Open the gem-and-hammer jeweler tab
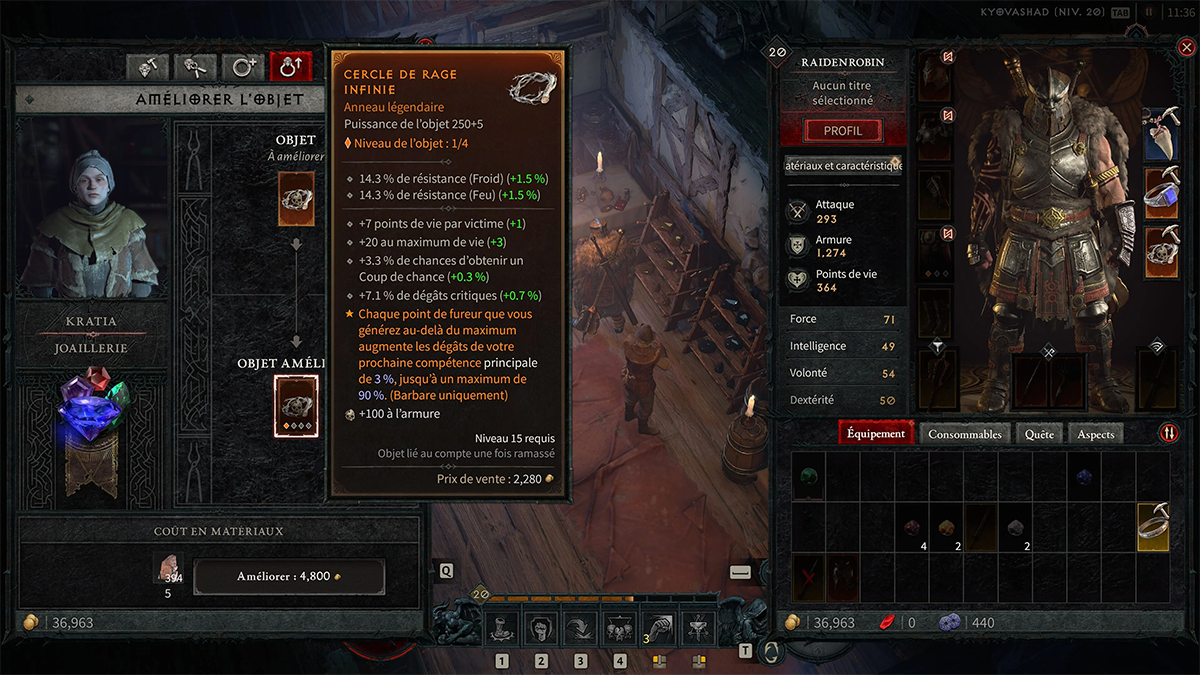 click(x=149, y=67)
